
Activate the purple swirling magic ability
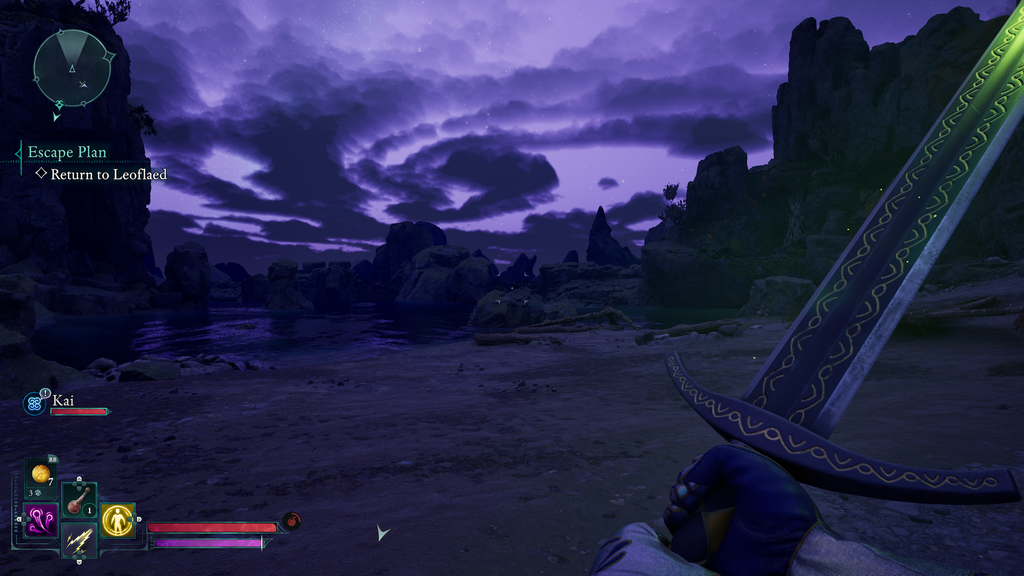(x=41, y=519)
